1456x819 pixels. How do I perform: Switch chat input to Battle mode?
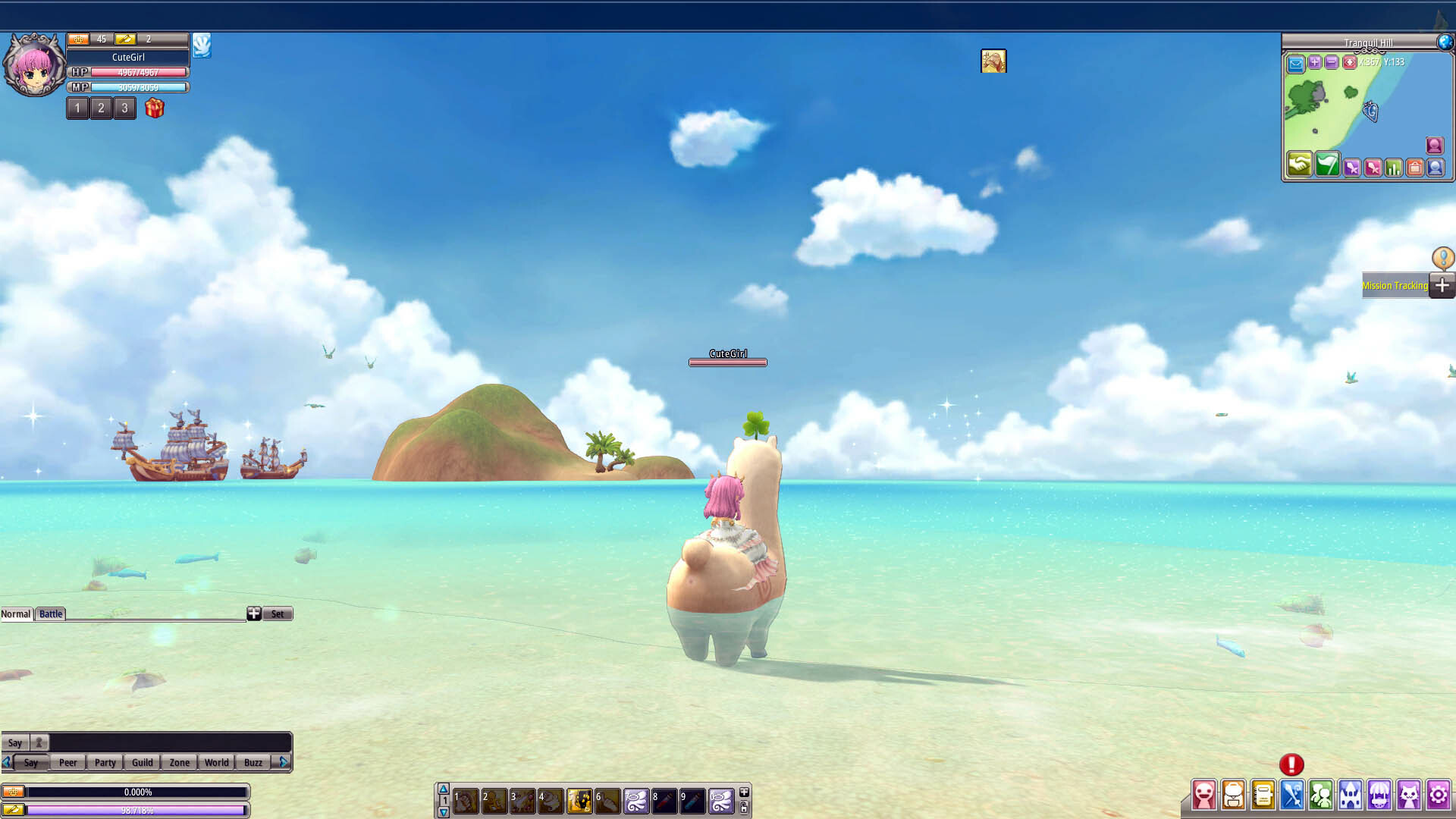[50, 614]
